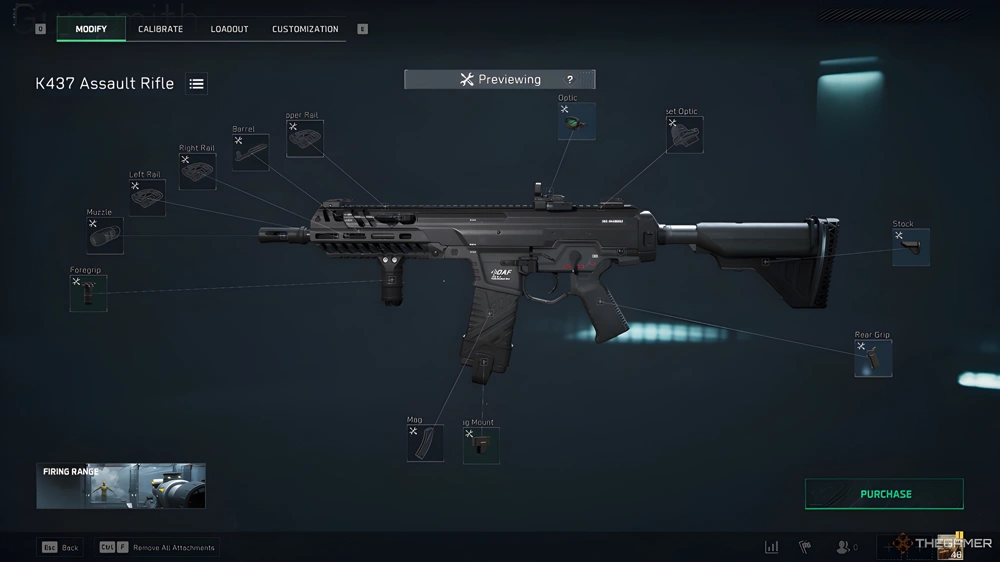Open the Calibrate tab
Image resolution: width=1000 pixels, height=562 pixels.
[x=160, y=29]
